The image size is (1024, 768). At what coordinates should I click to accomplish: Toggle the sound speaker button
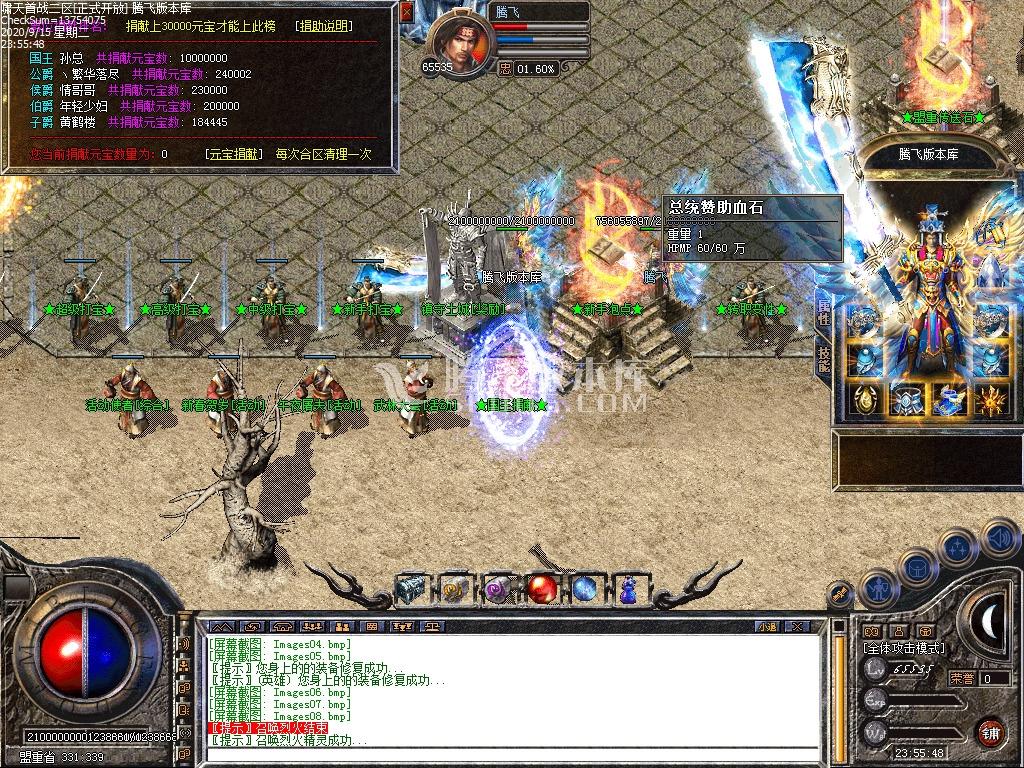1000,538
